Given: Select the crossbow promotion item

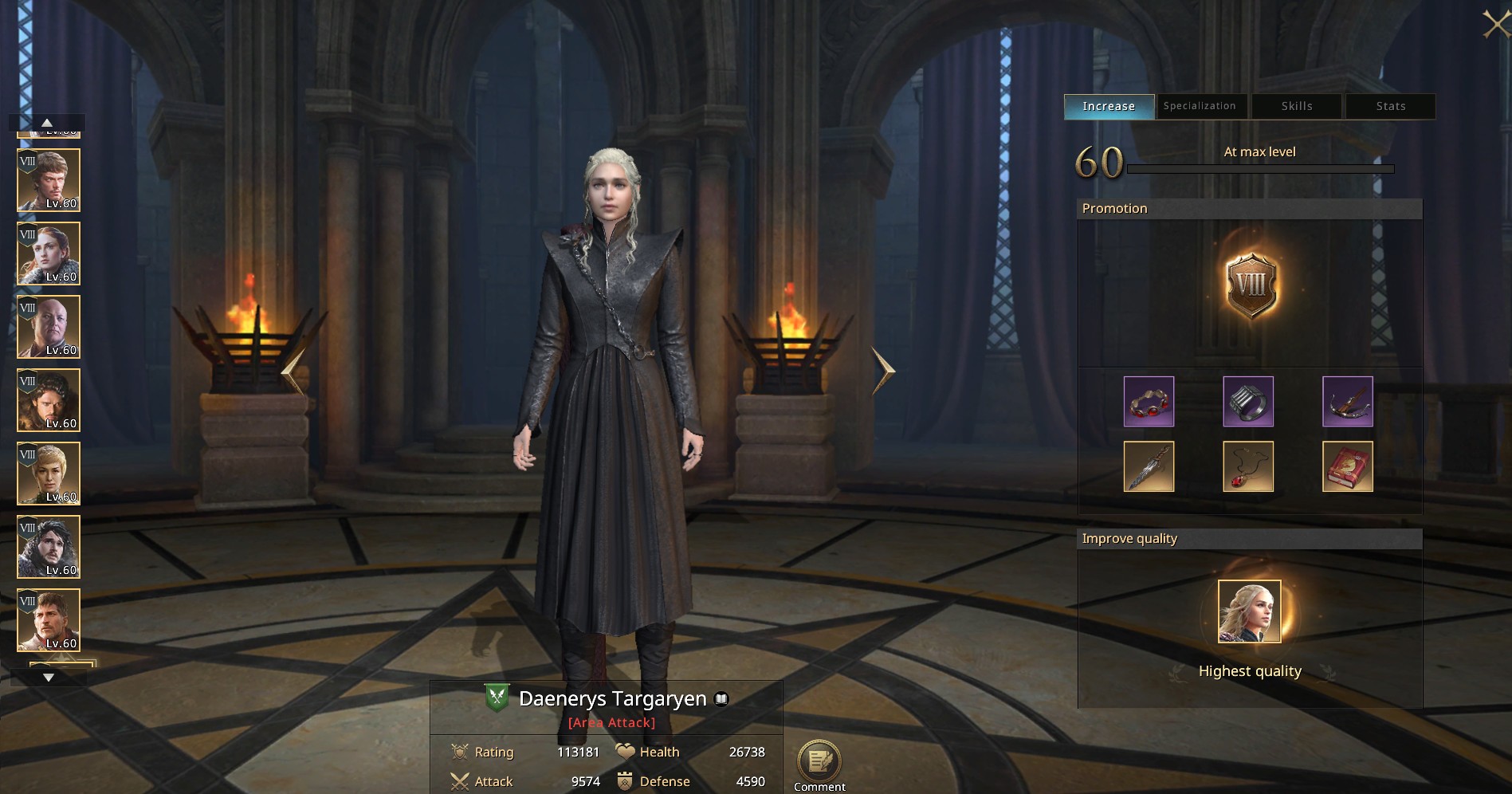Looking at the screenshot, I should [1347, 401].
